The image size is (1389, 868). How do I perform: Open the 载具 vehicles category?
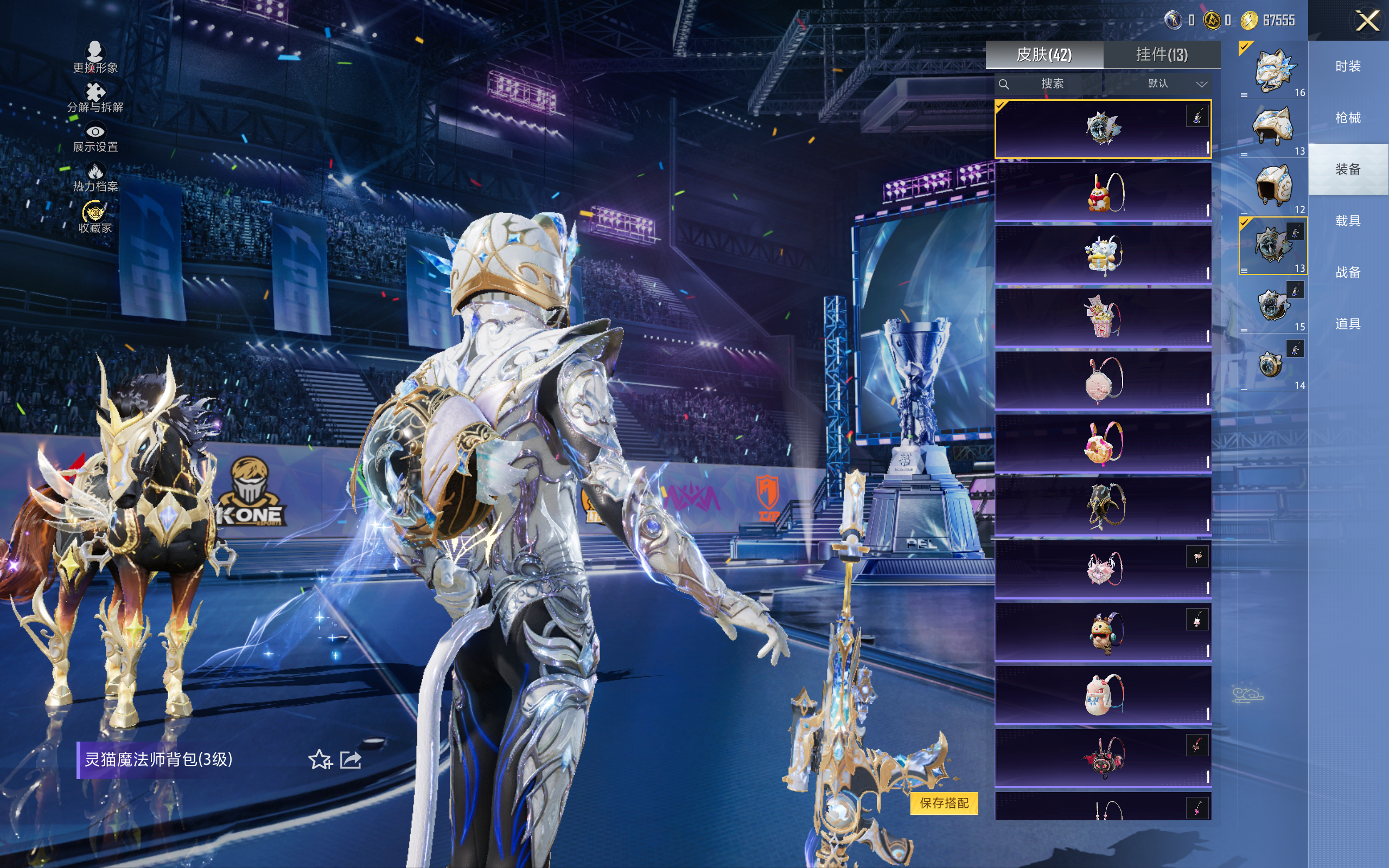point(1348,221)
